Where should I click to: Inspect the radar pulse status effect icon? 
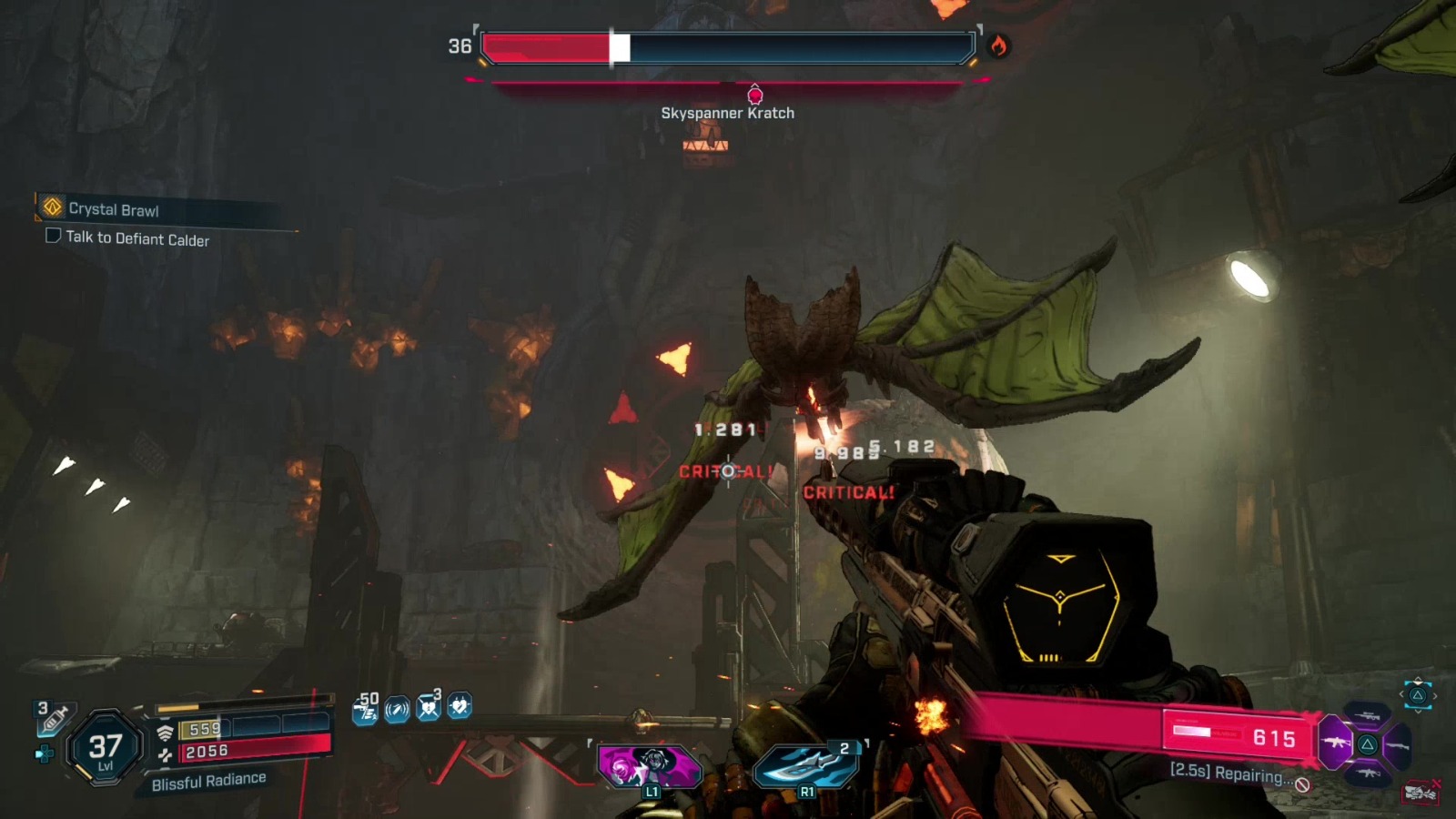coord(397,709)
